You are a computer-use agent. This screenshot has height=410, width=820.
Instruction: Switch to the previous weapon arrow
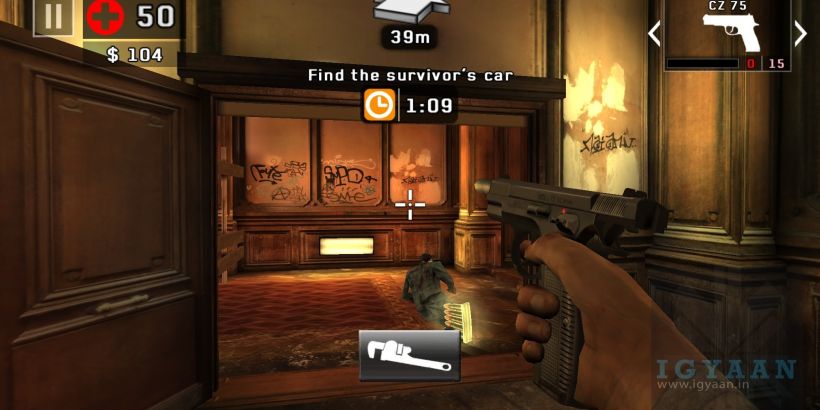coord(654,34)
